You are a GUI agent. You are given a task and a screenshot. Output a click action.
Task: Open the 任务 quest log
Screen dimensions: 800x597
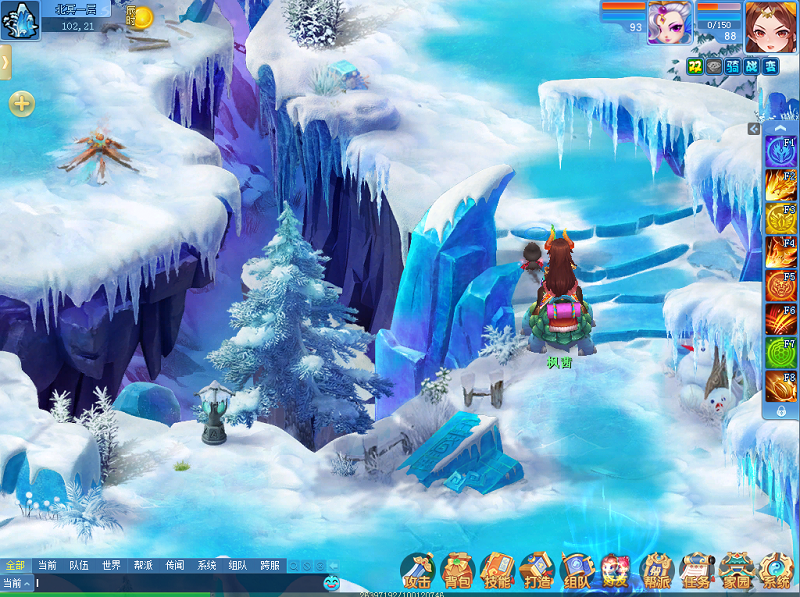pos(696,570)
